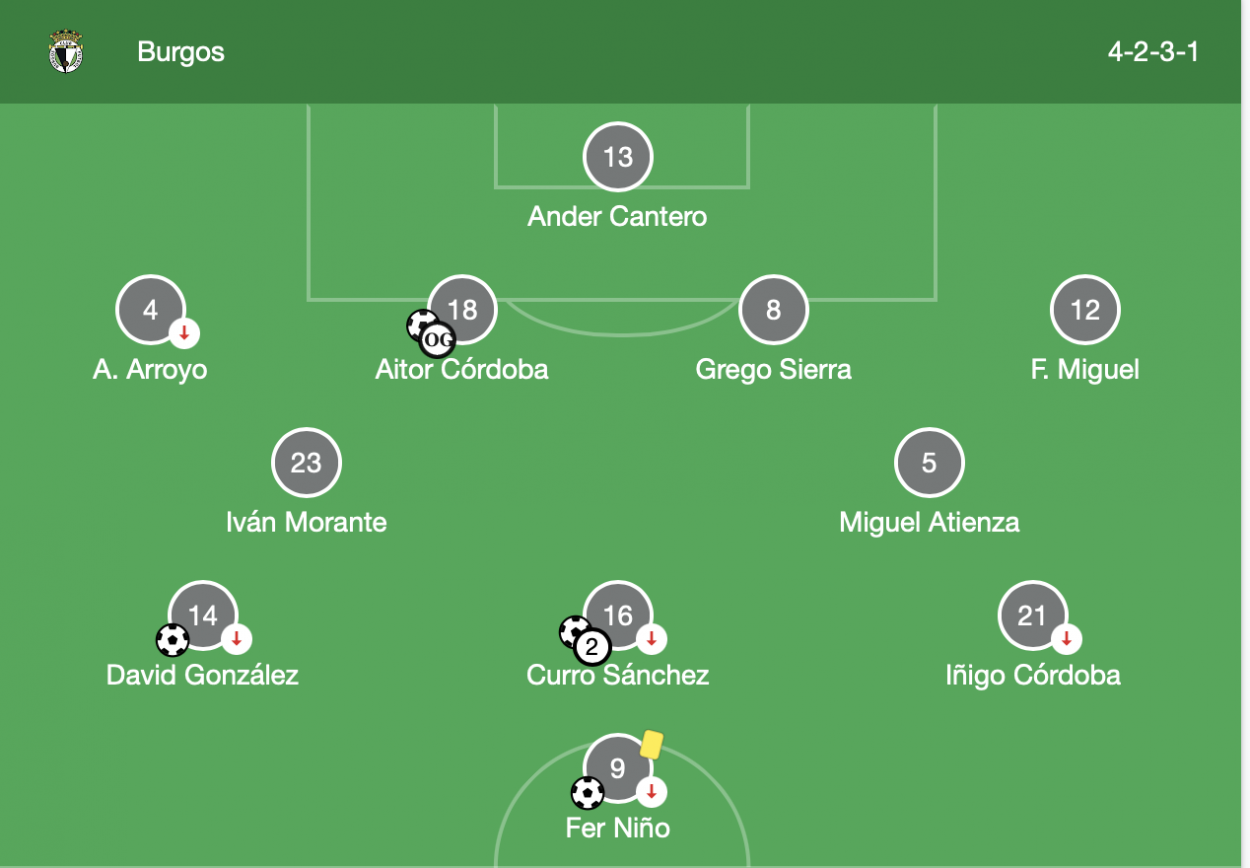Select David González, number 14
Screen dimensions: 1250x868
(x=203, y=615)
